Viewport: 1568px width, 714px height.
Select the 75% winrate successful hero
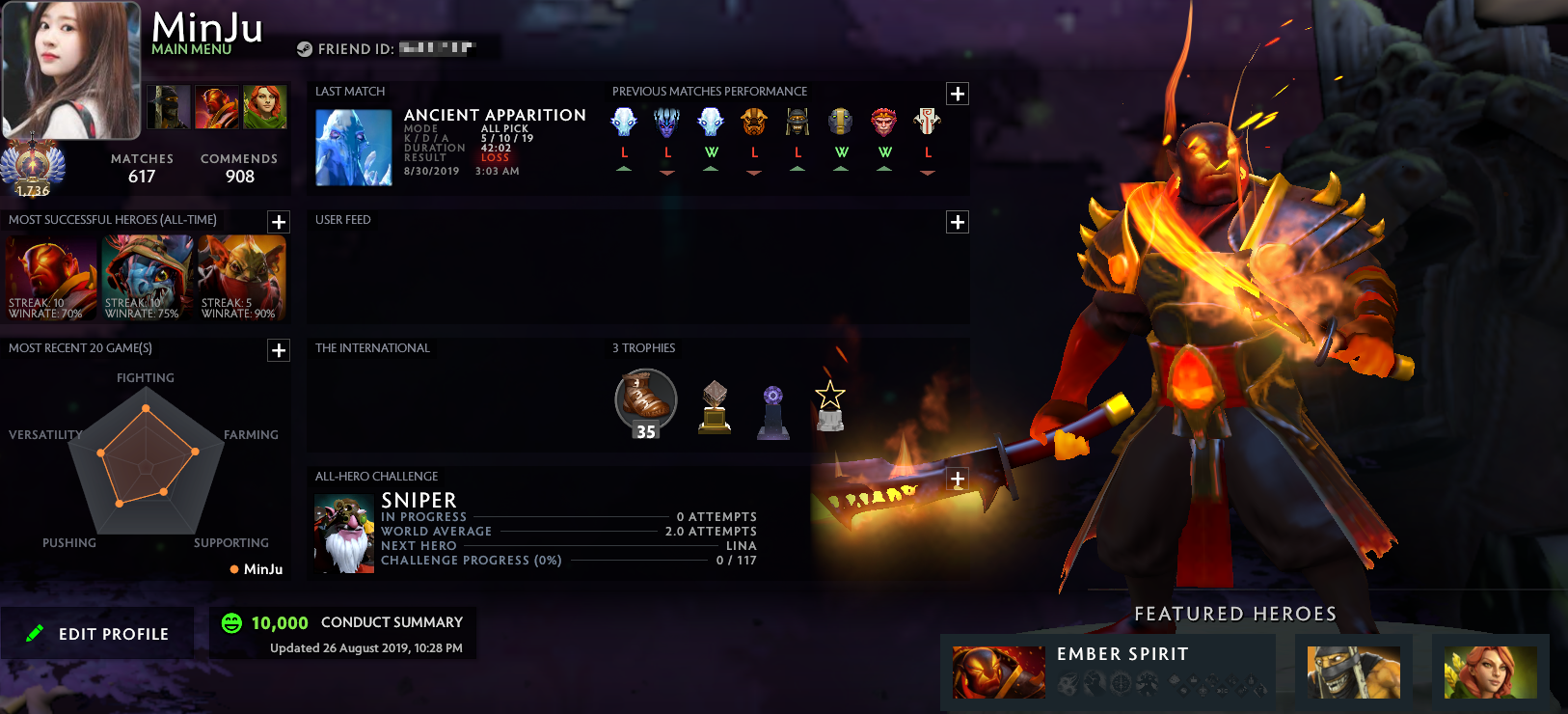[147, 278]
